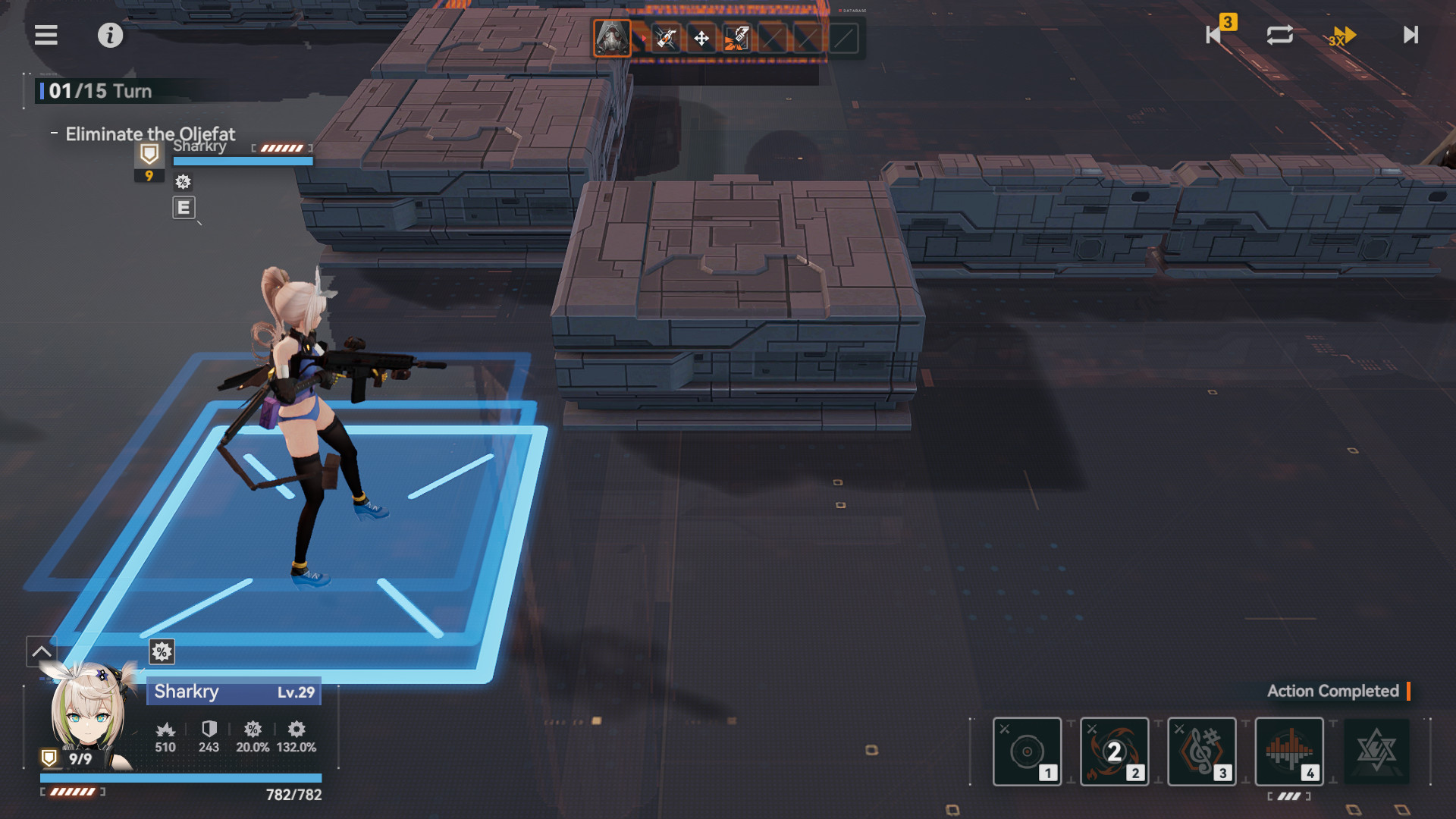The image size is (1456, 819).
Task: Open the hamburger menu
Action: pyautogui.click(x=45, y=35)
